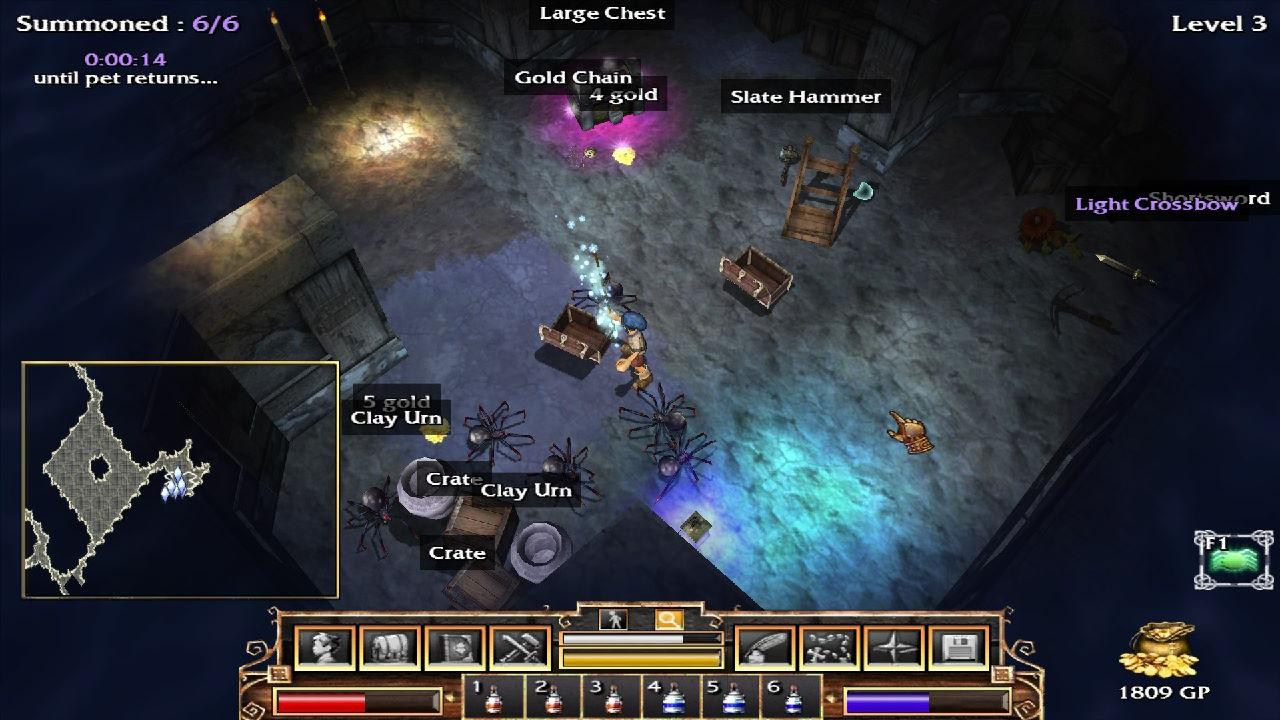1280x720 pixels.
Task: Use the red potion in slot 1
Action: [x=492, y=697]
